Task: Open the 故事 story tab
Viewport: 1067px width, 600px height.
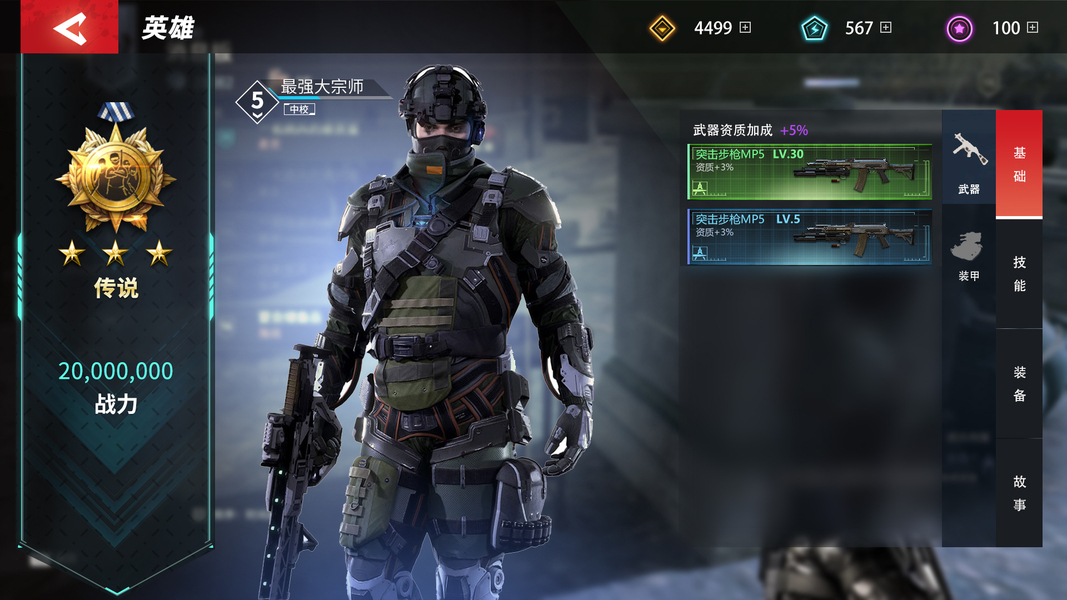Action: (x=1019, y=493)
